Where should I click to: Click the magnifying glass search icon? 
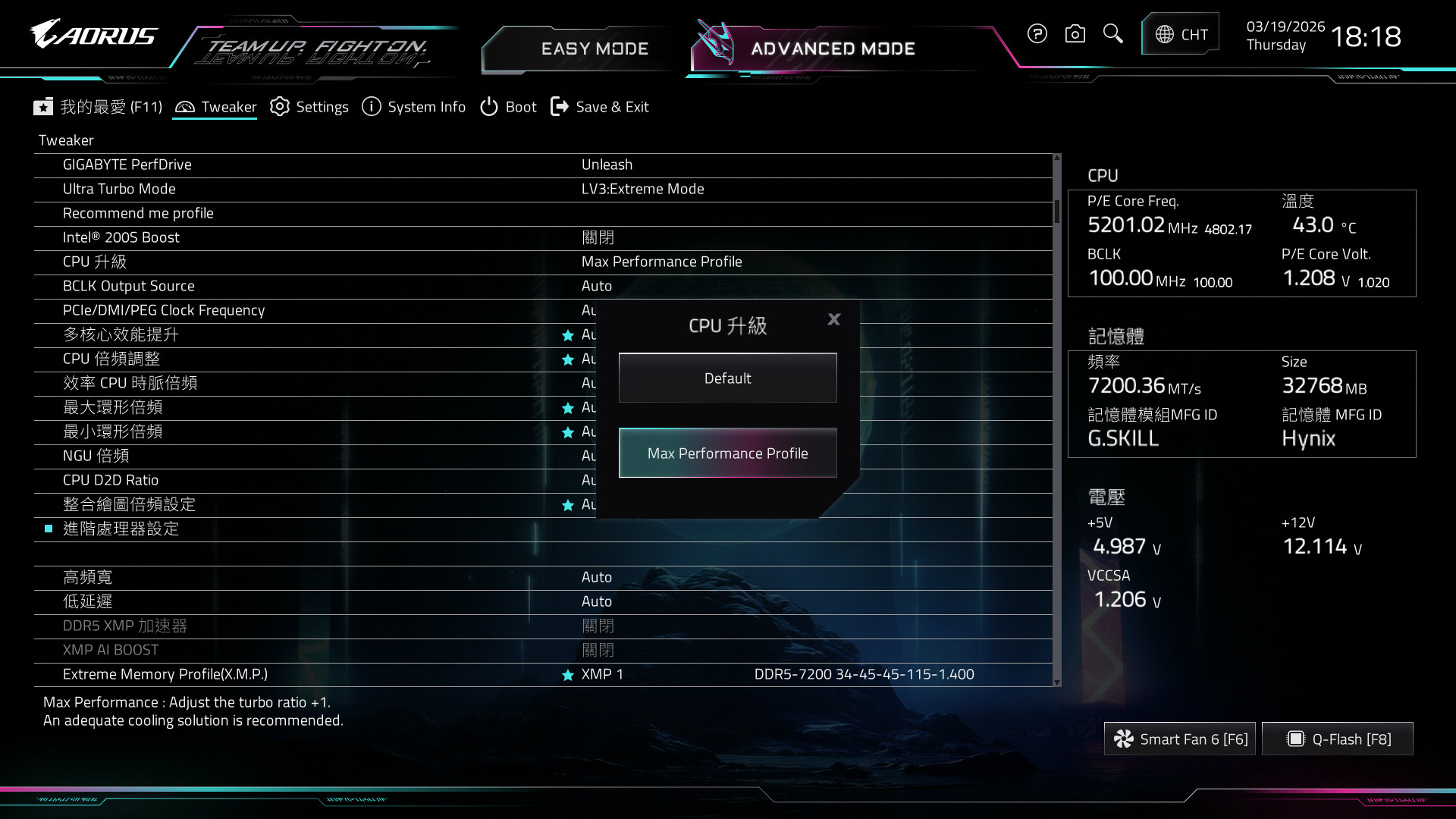pos(1112,34)
